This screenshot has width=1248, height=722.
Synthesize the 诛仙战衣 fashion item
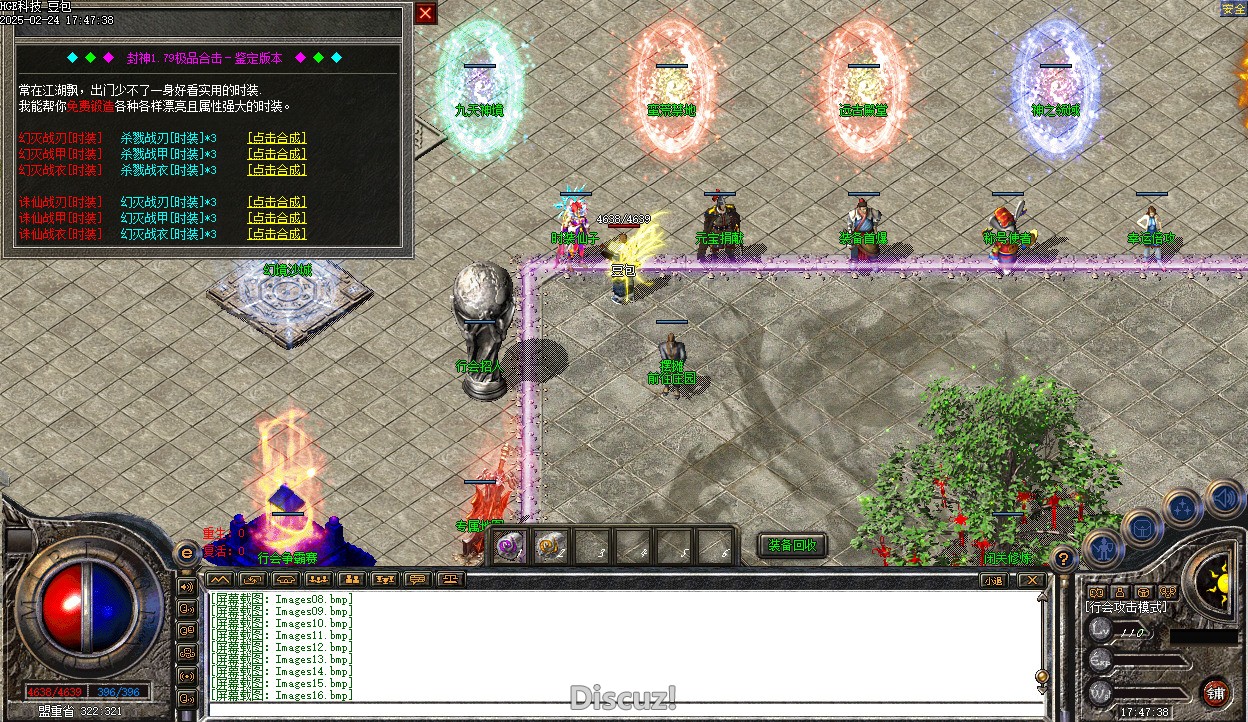[x=277, y=234]
